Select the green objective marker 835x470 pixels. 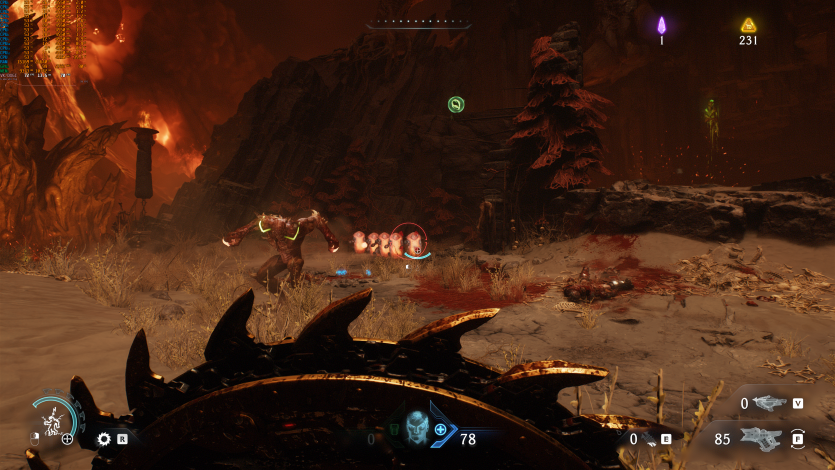[x=456, y=103]
